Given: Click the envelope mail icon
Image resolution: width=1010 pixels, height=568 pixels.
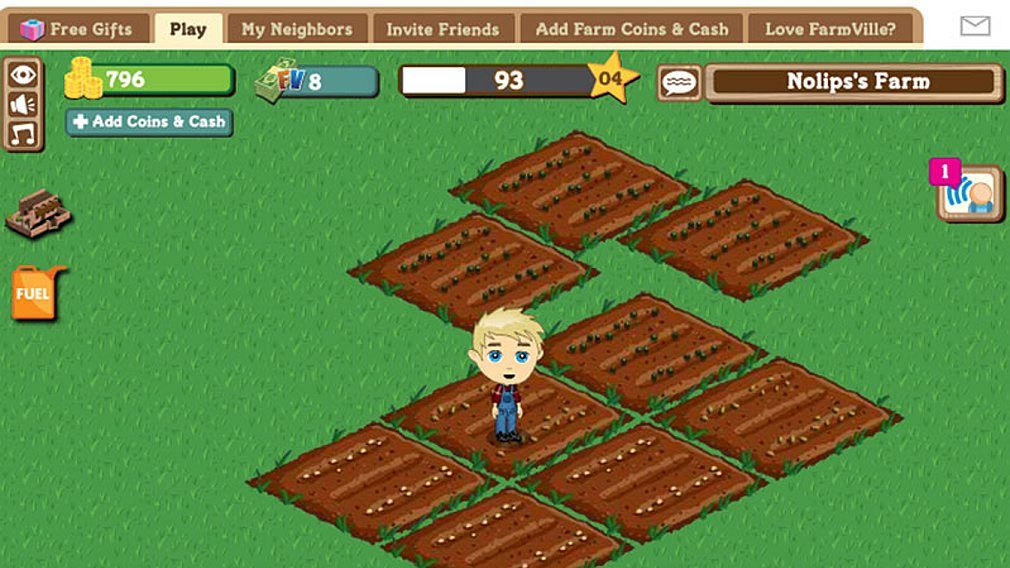Looking at the screenshot, I should click(975, 27).
